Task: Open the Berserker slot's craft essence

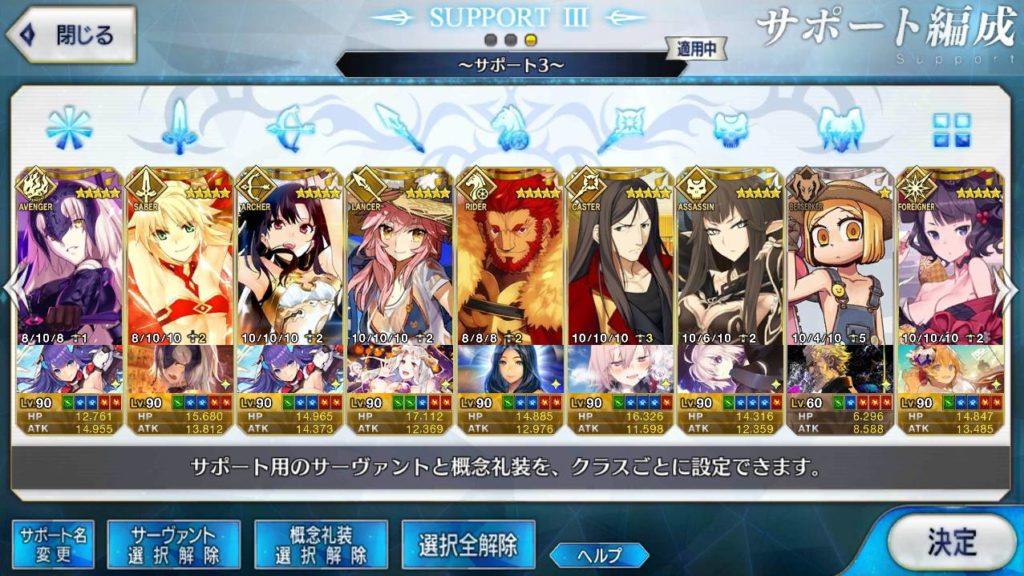Action: 839,368
